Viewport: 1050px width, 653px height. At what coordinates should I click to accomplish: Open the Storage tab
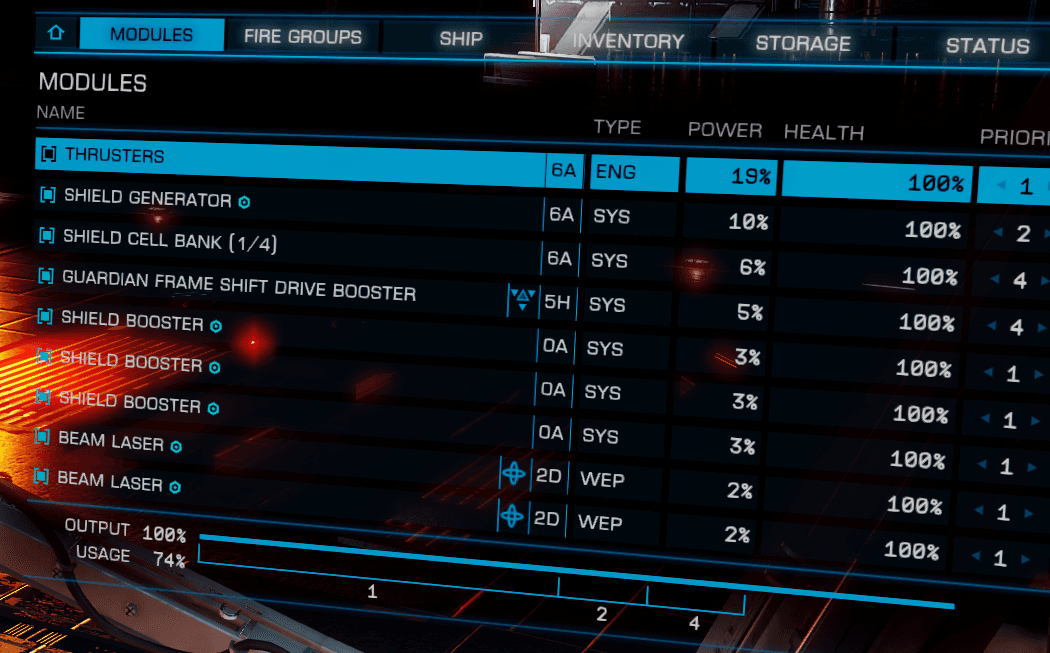coord(803,43)
